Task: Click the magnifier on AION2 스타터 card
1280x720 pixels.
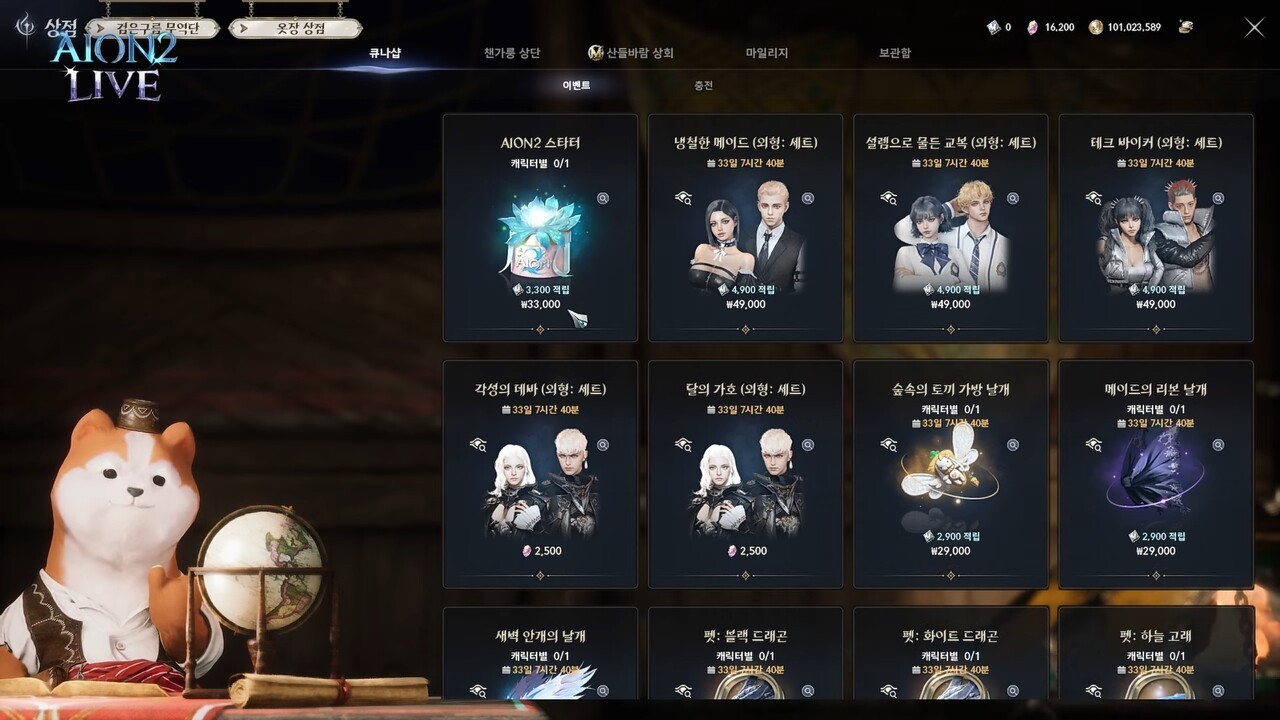Action: 603,198
